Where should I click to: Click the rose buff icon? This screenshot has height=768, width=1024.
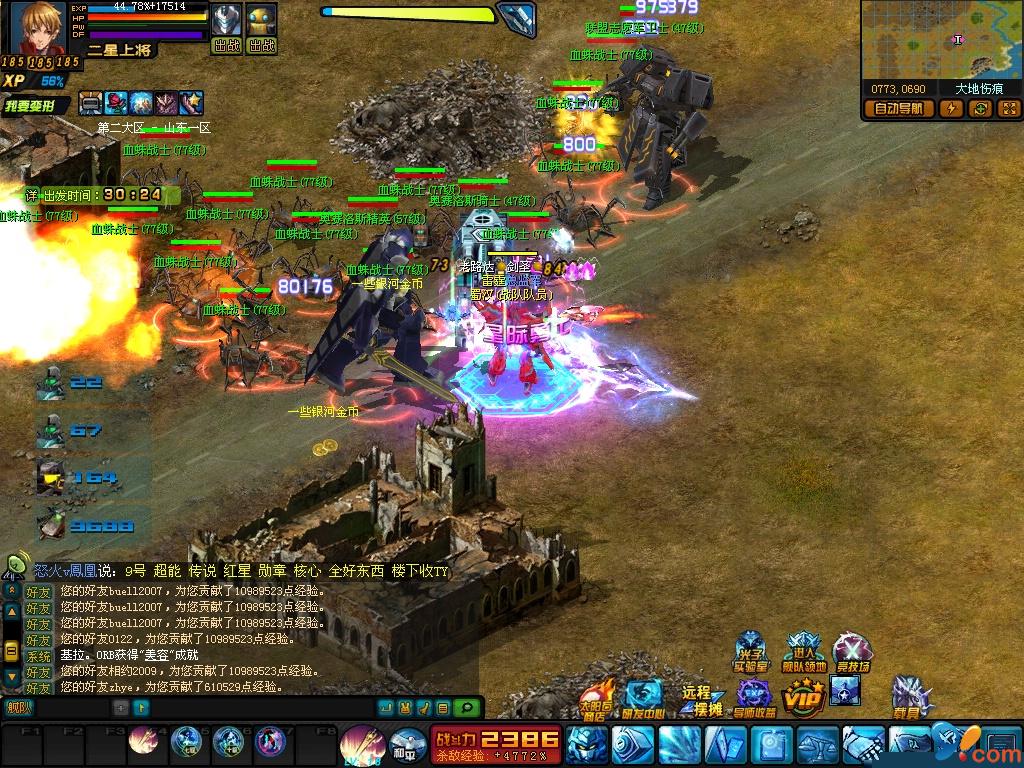(x=117, y=102)
